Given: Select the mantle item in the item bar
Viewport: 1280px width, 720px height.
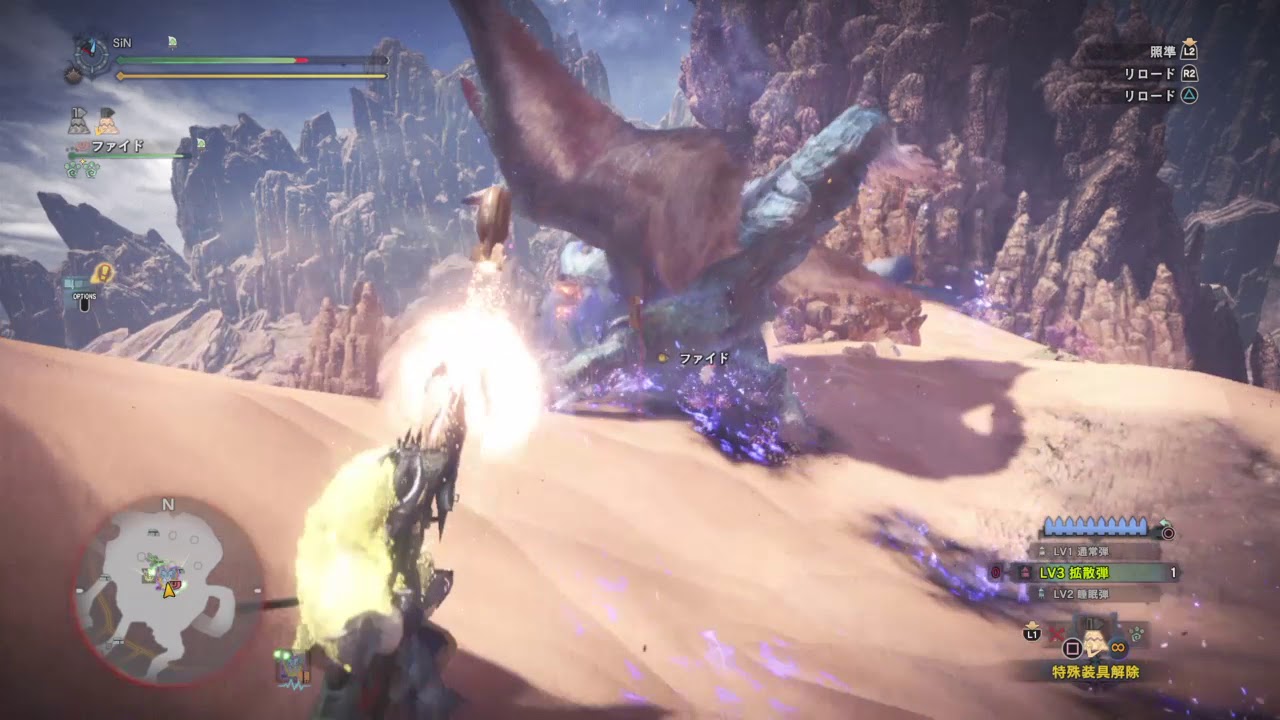Looking at the screenshot, I should [x=1095, y=638].
